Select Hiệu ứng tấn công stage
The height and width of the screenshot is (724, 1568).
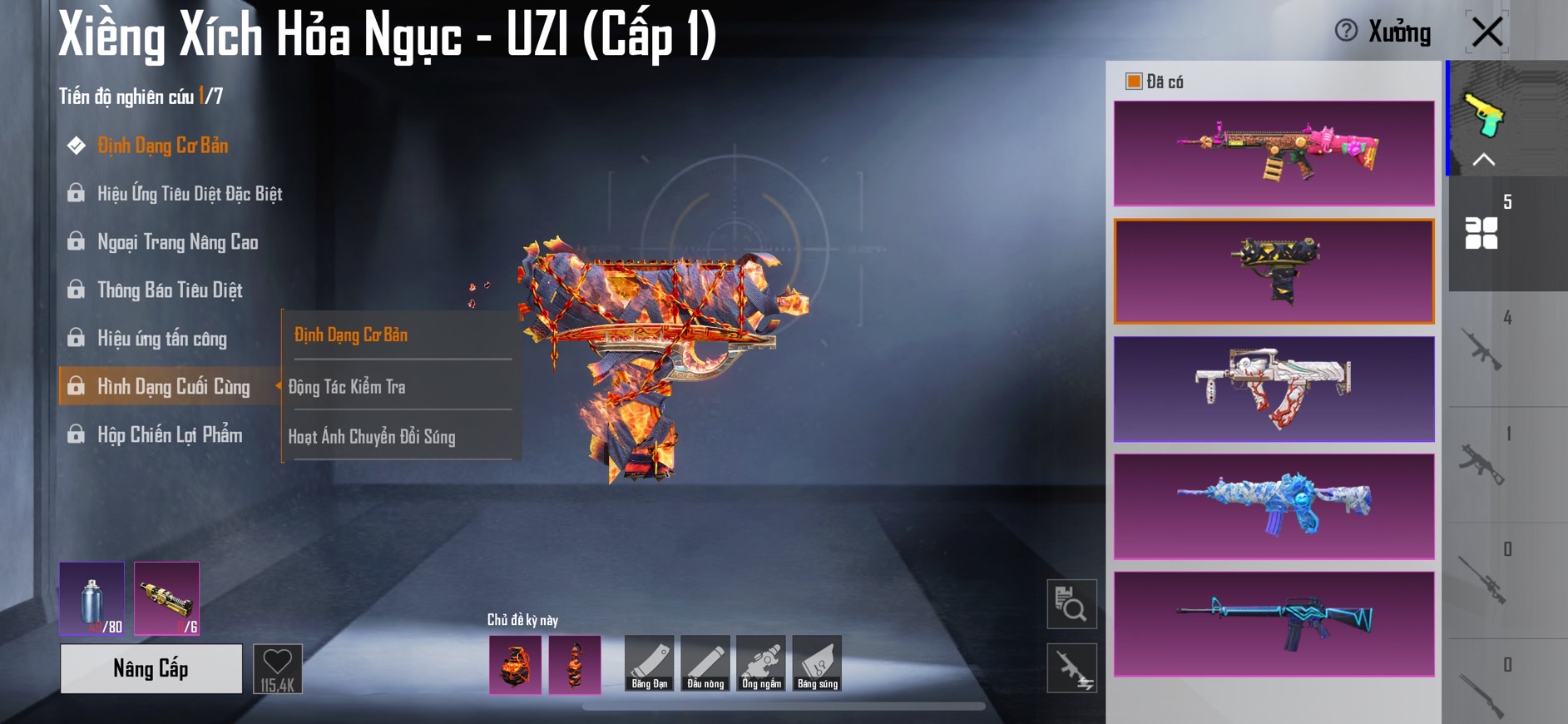click(x=161, y=339)
